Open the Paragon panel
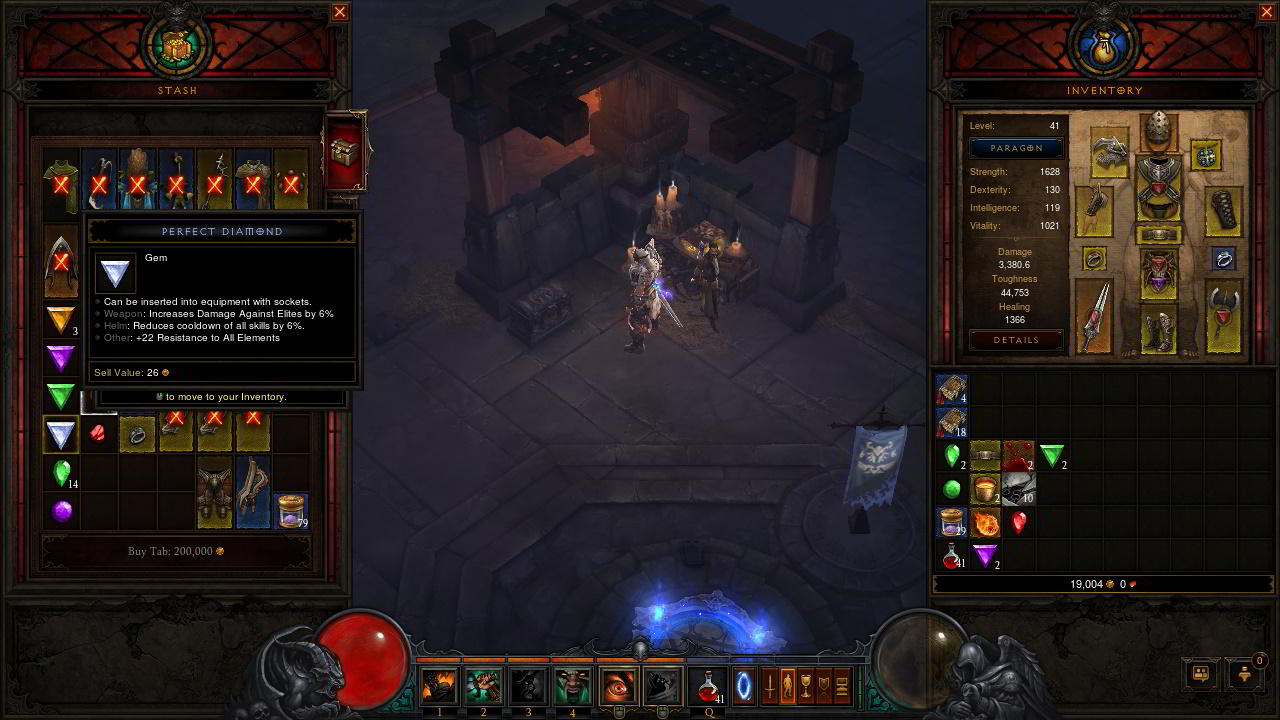Screen dimensions: 1280x720 (x=1016, y=148)
